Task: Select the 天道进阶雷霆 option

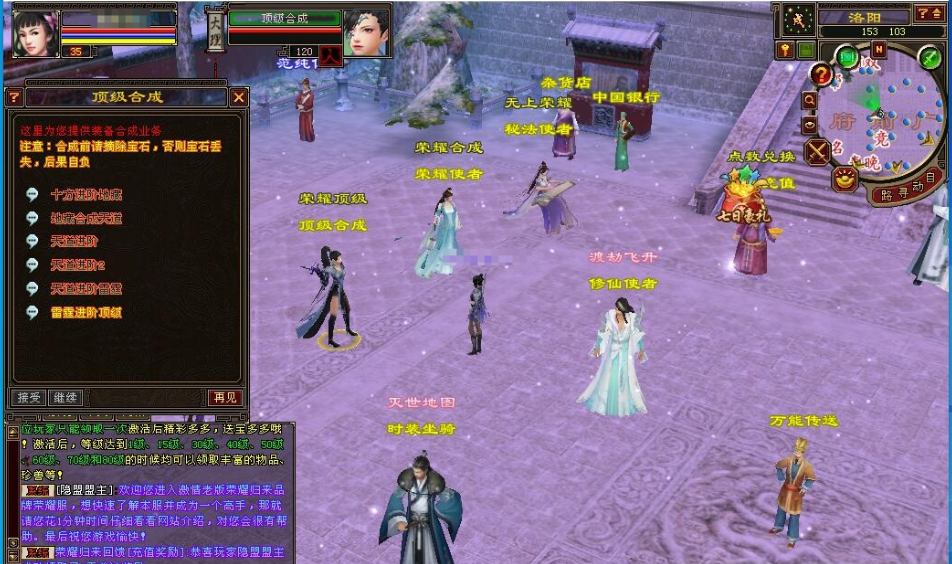Action: coord(86,288)
